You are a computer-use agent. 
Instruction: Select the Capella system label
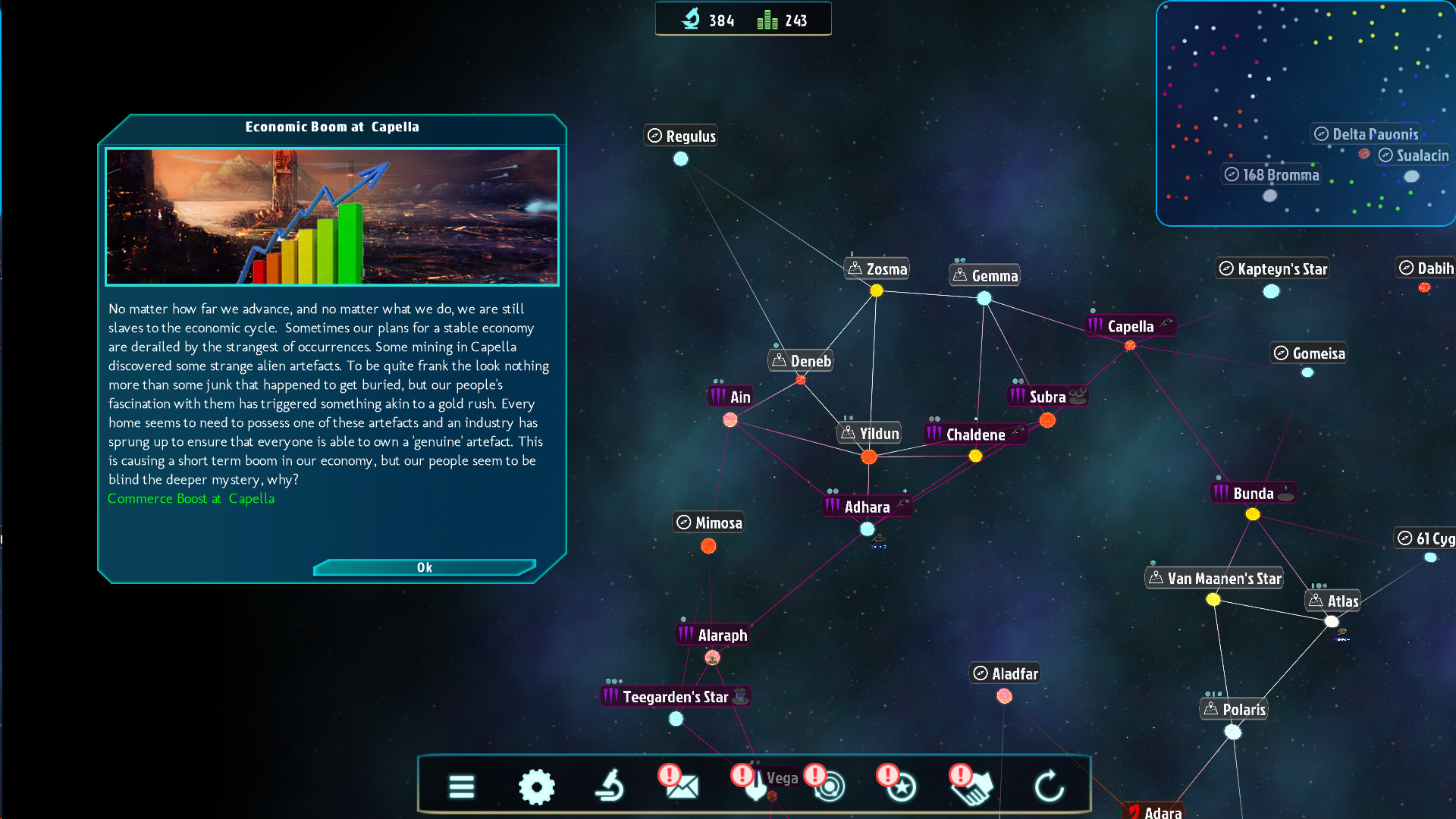[x=1130, y=325]
